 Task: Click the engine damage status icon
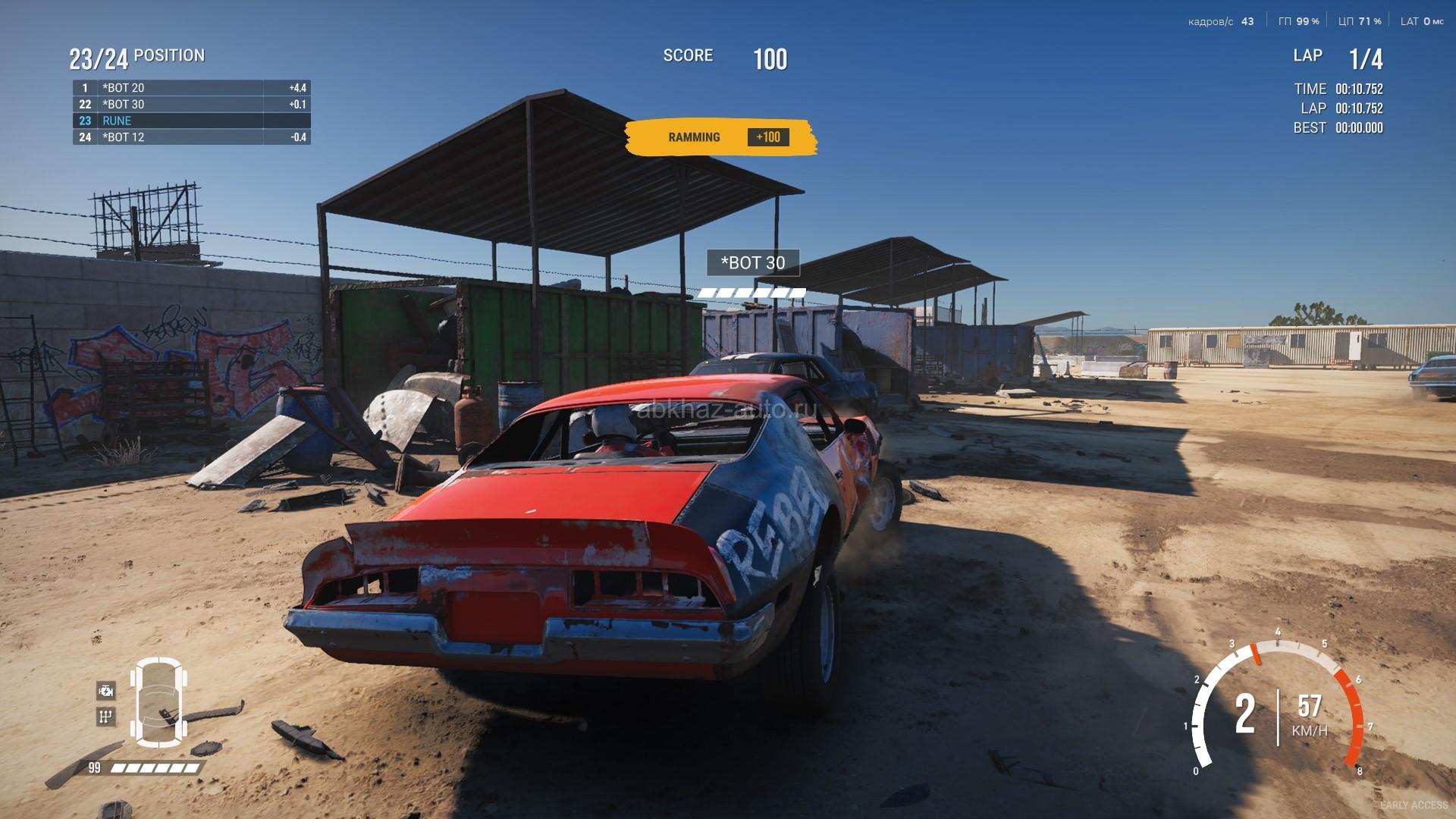coord(106,690)
